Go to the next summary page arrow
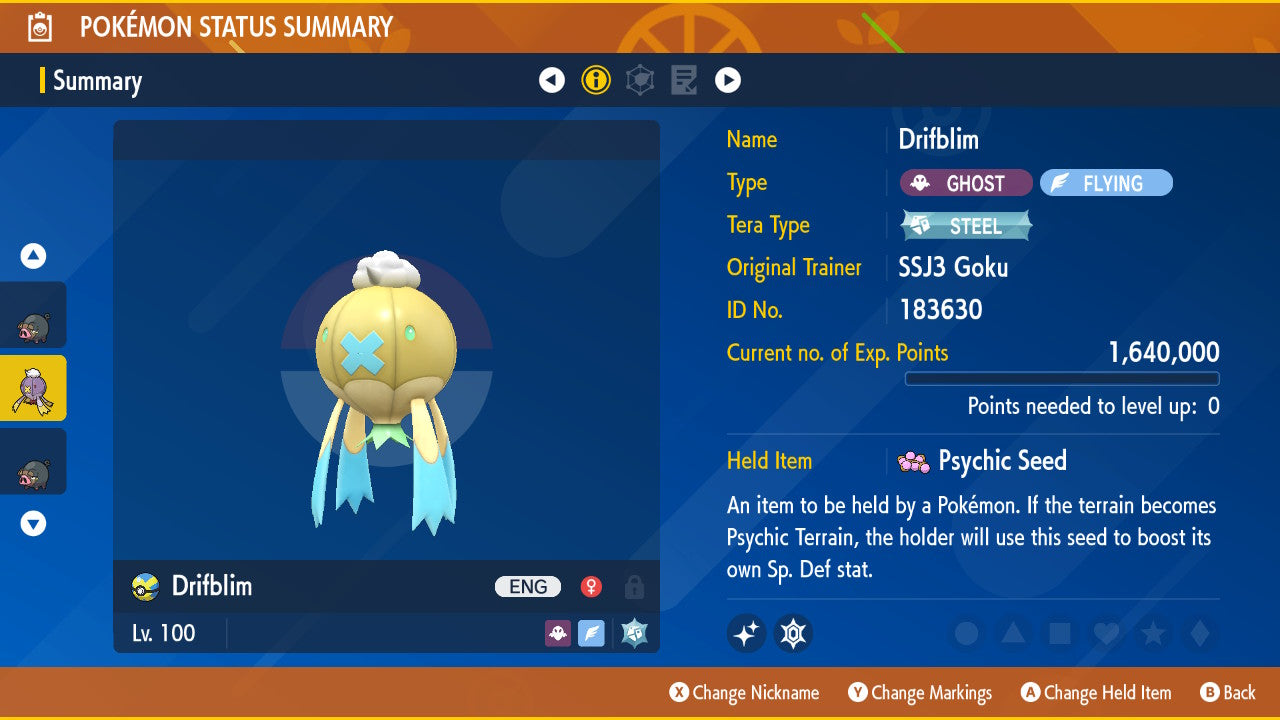1280x720 pixels. [728, 80]
